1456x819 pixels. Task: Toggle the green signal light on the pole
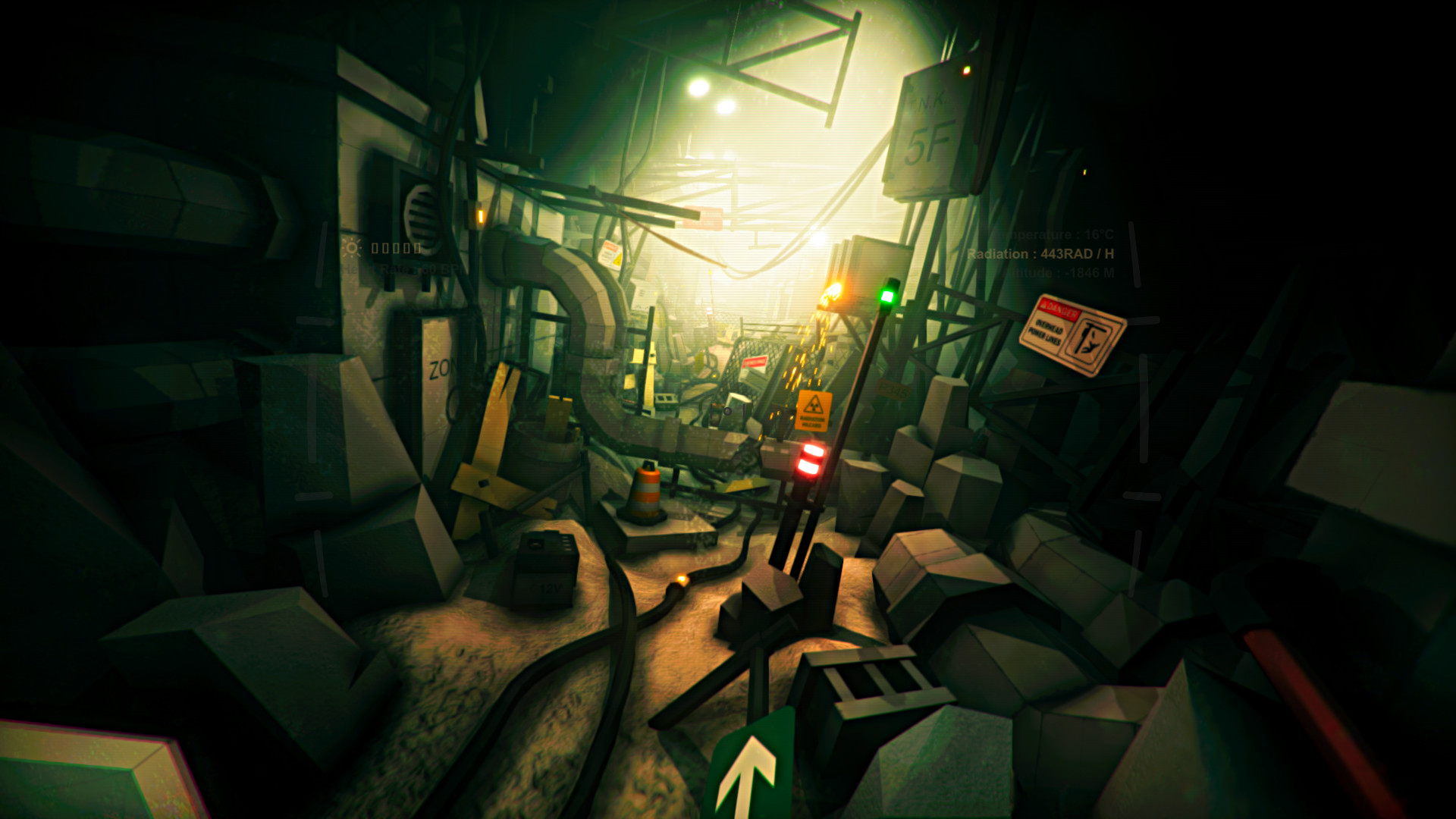point(888,297)
